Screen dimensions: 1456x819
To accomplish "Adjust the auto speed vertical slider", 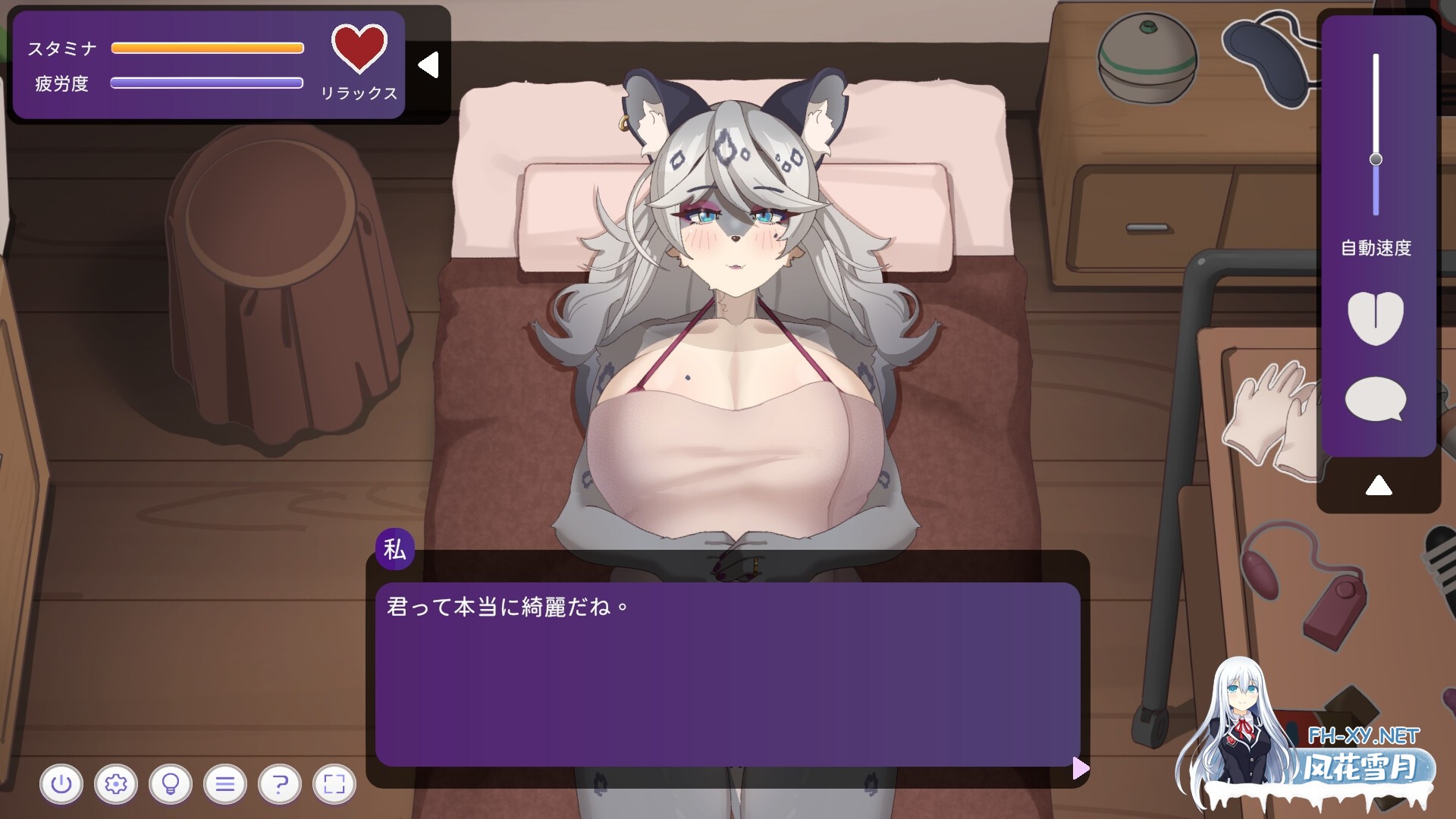I will [1376, 158].
